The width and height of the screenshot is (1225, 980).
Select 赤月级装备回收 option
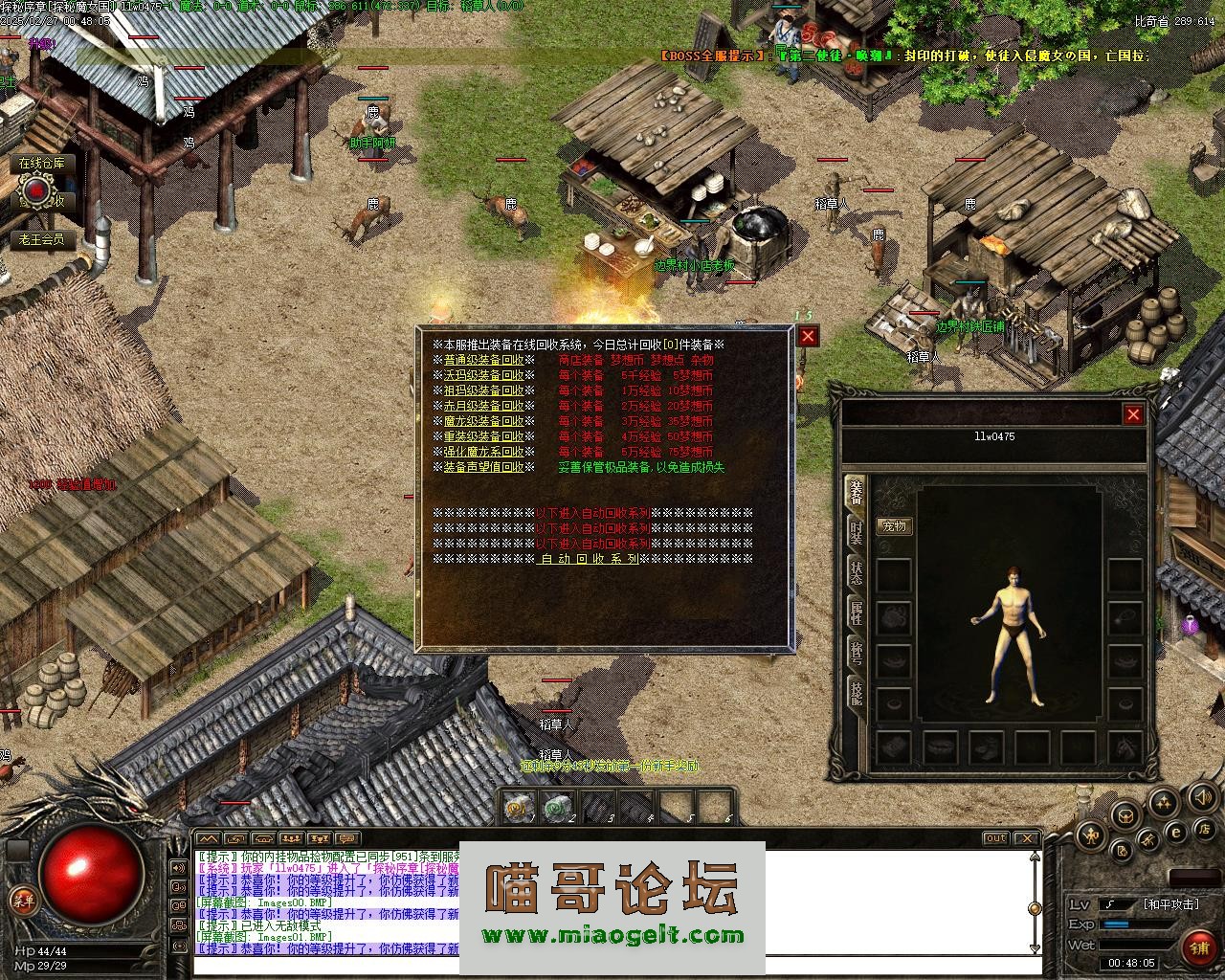(x=483, y=406)
